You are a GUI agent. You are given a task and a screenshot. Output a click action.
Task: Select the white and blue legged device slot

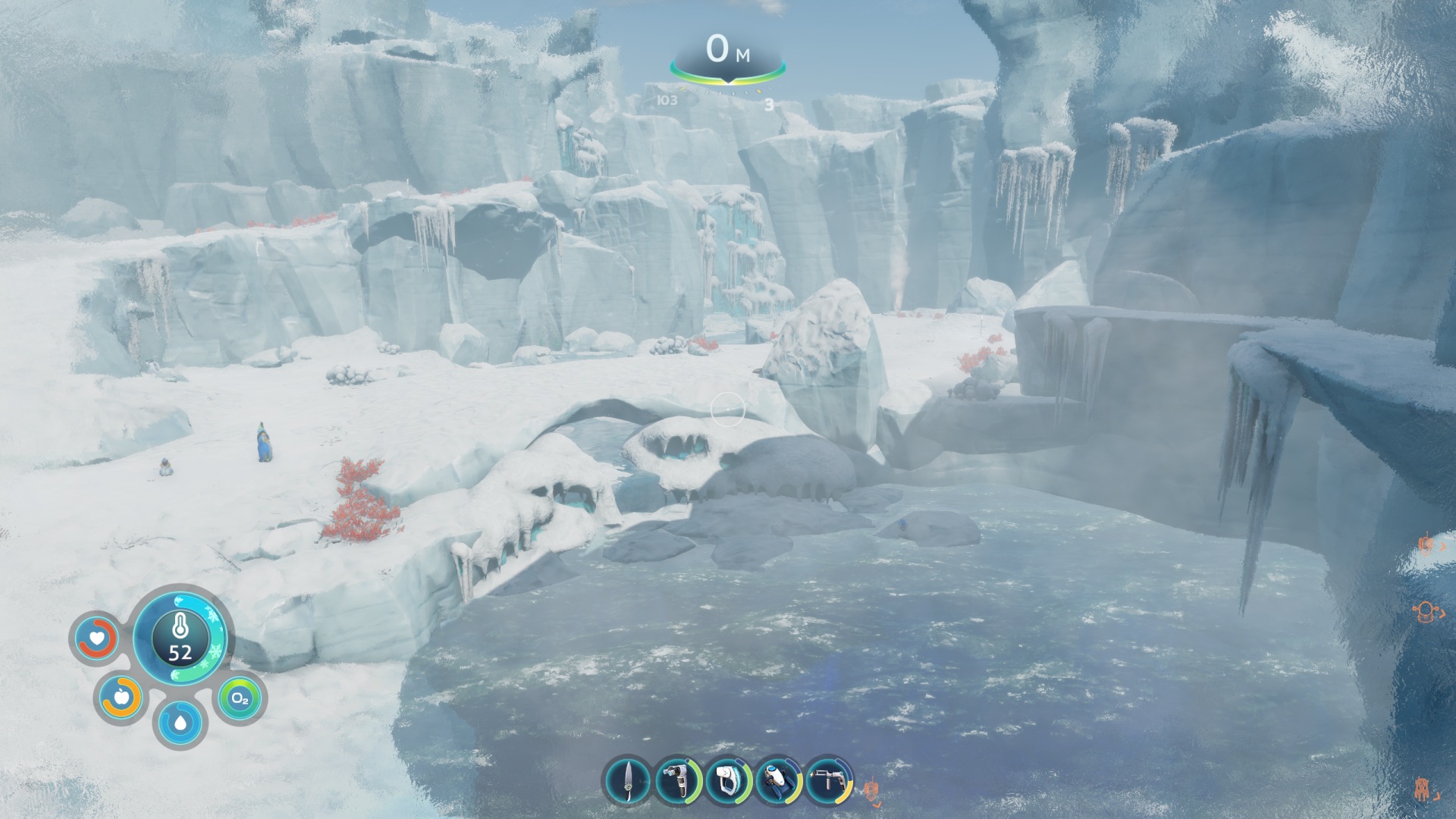pyautogui.click(x=779, y=780)
